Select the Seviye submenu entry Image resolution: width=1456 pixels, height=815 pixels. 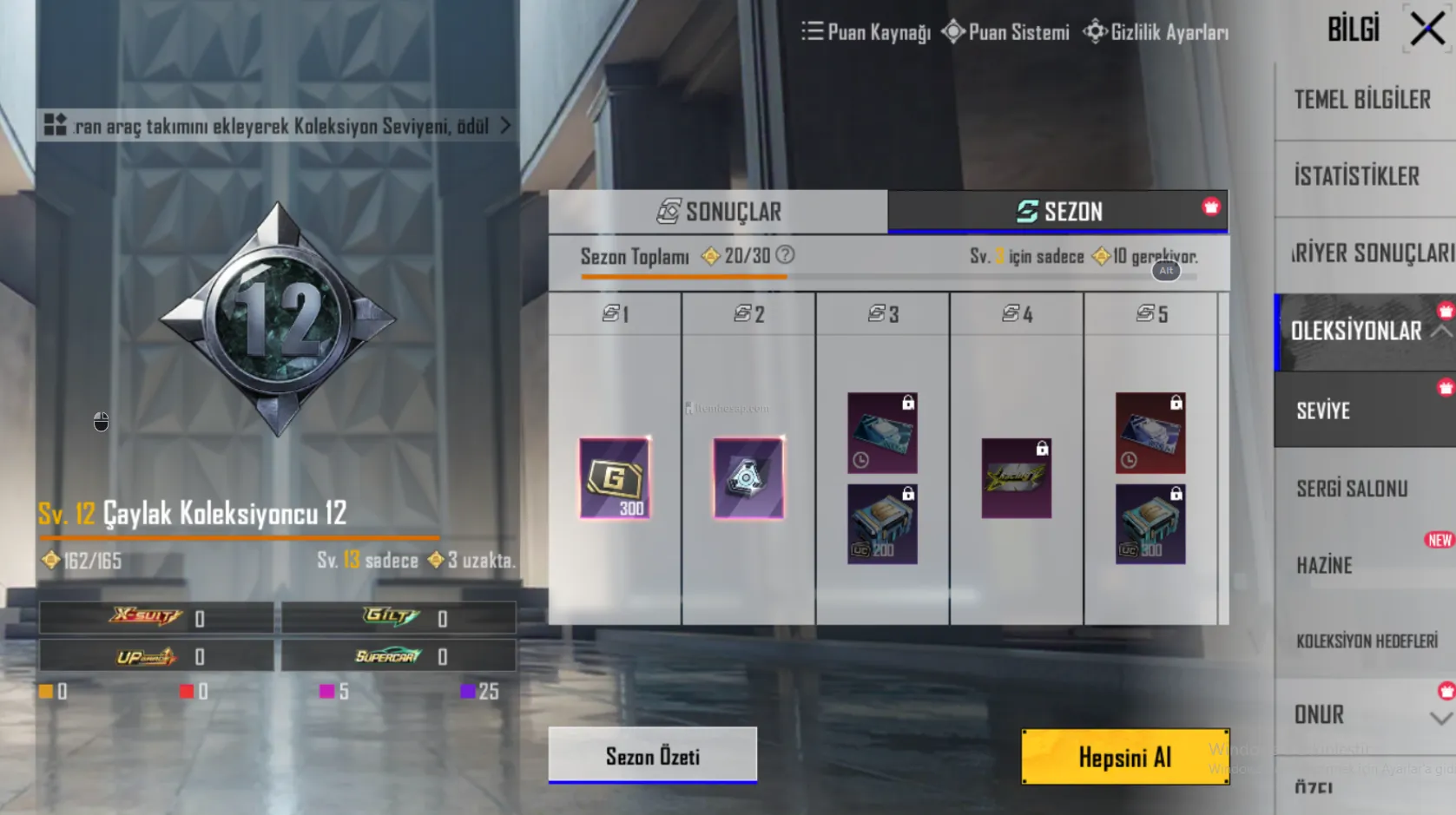[1323, 411]
